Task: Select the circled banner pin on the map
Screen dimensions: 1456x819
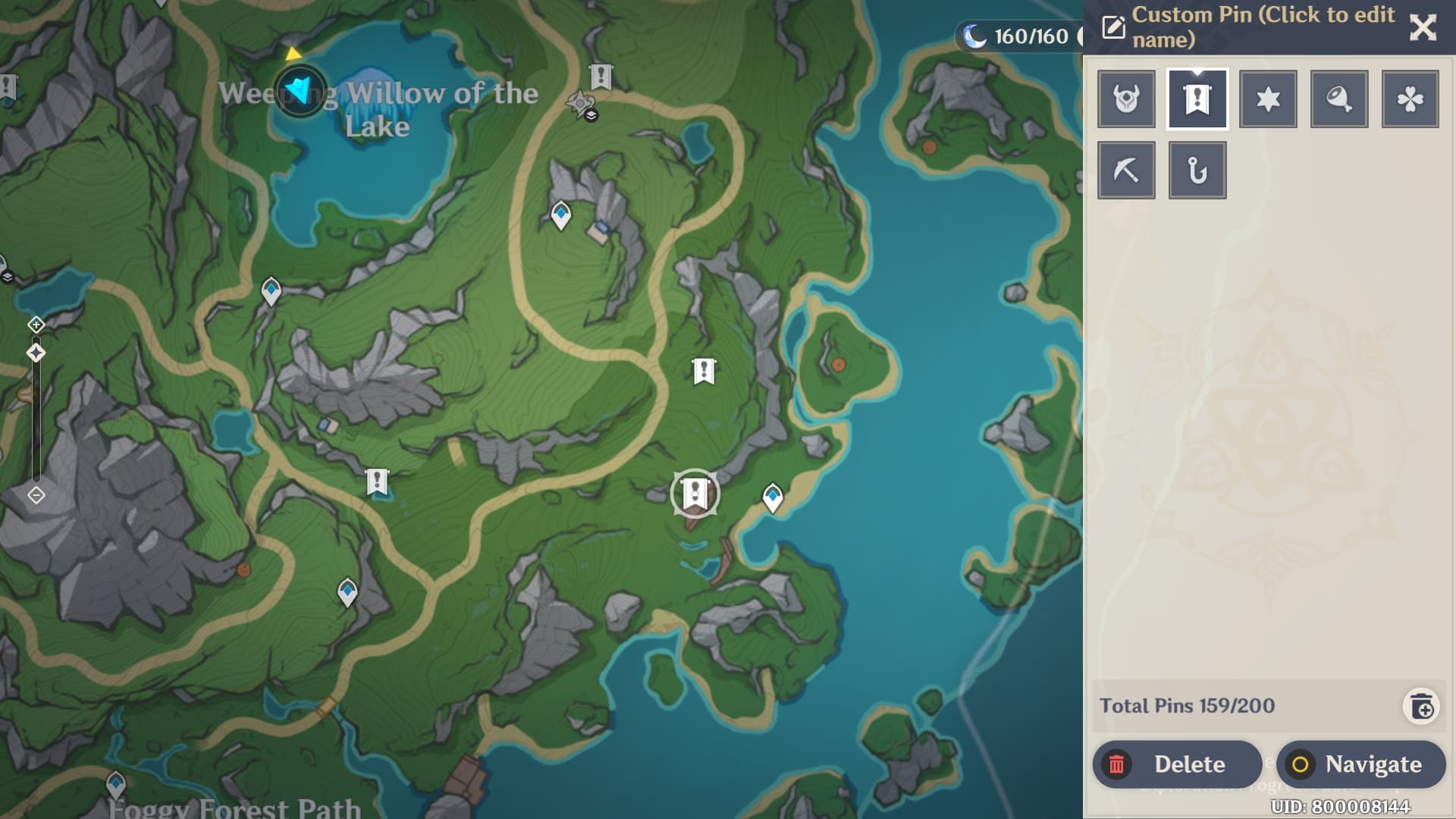Action: [x=695, y=494]
